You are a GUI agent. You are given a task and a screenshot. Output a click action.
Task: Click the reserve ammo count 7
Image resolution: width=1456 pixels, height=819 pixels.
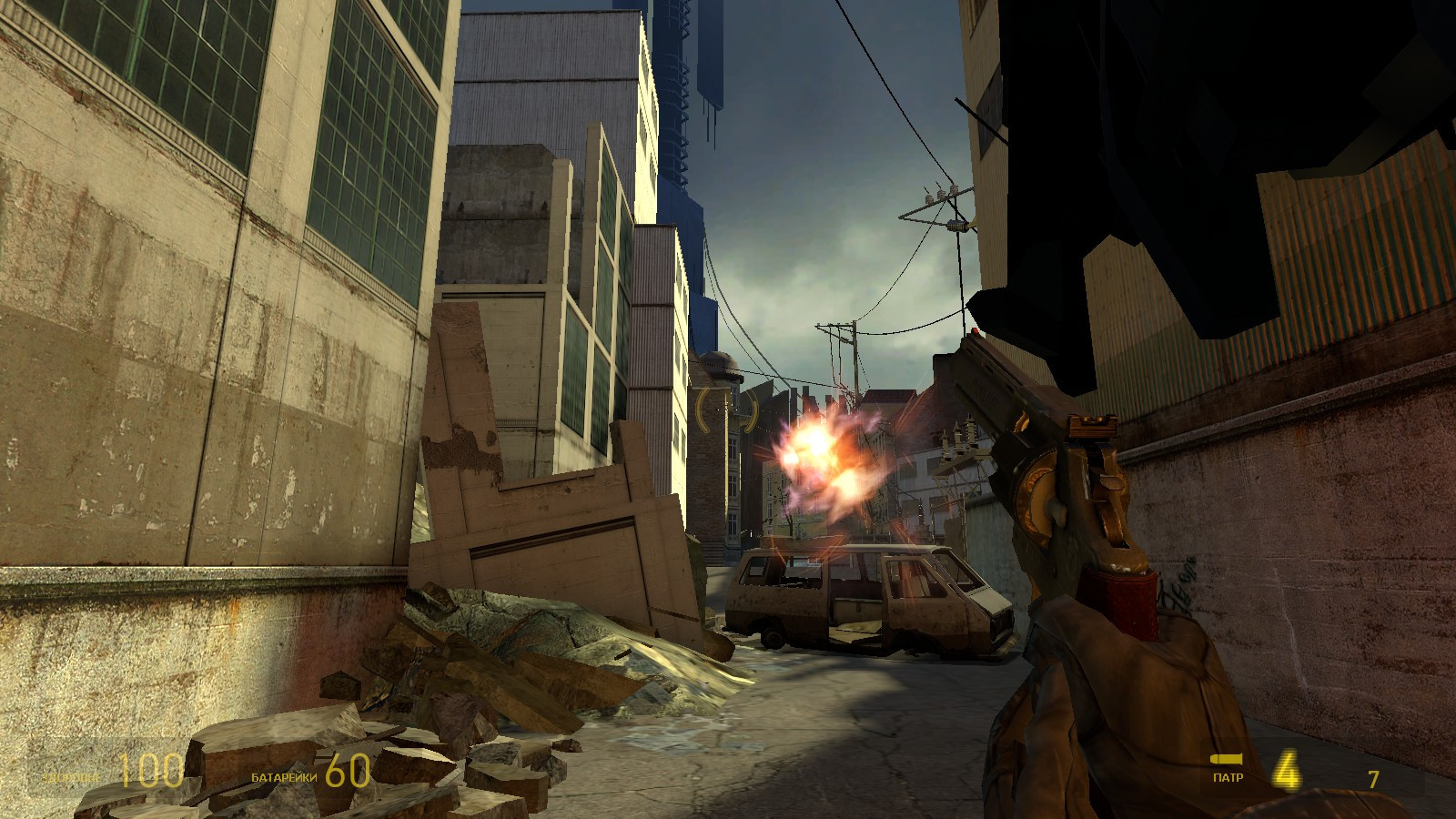(x=1371, y=779)
